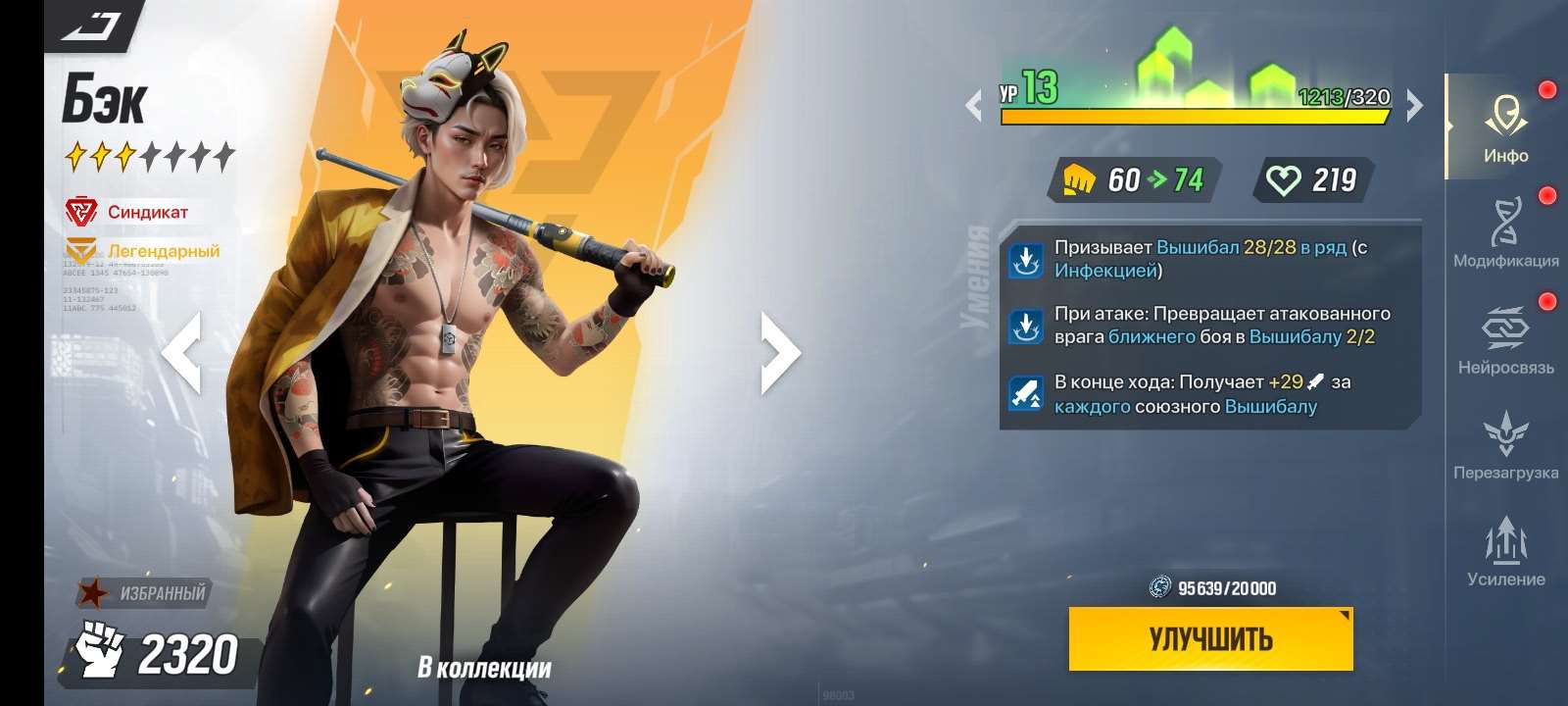Toggle the Избранный favorite badge
The width and height of the screenshot is (1568, 706).
click(x=142, y=590)
